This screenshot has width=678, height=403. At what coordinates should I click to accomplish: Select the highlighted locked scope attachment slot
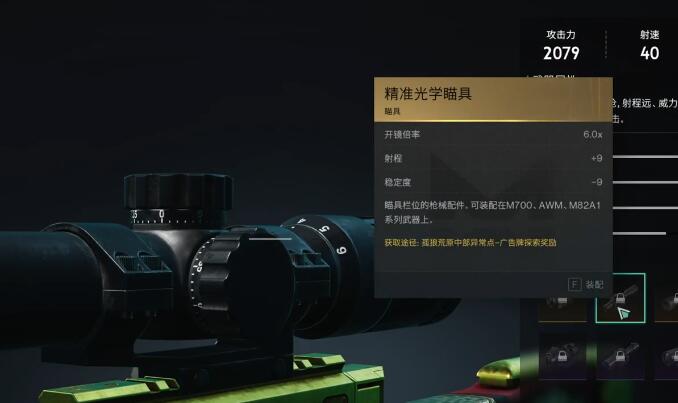pos(620,298)
